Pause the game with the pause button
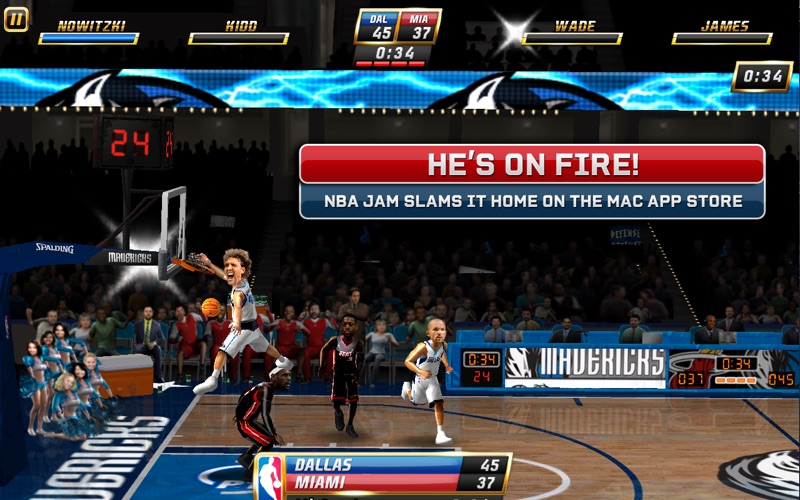The width and height of the screenshot is (800, 500). tap(16, 20)
